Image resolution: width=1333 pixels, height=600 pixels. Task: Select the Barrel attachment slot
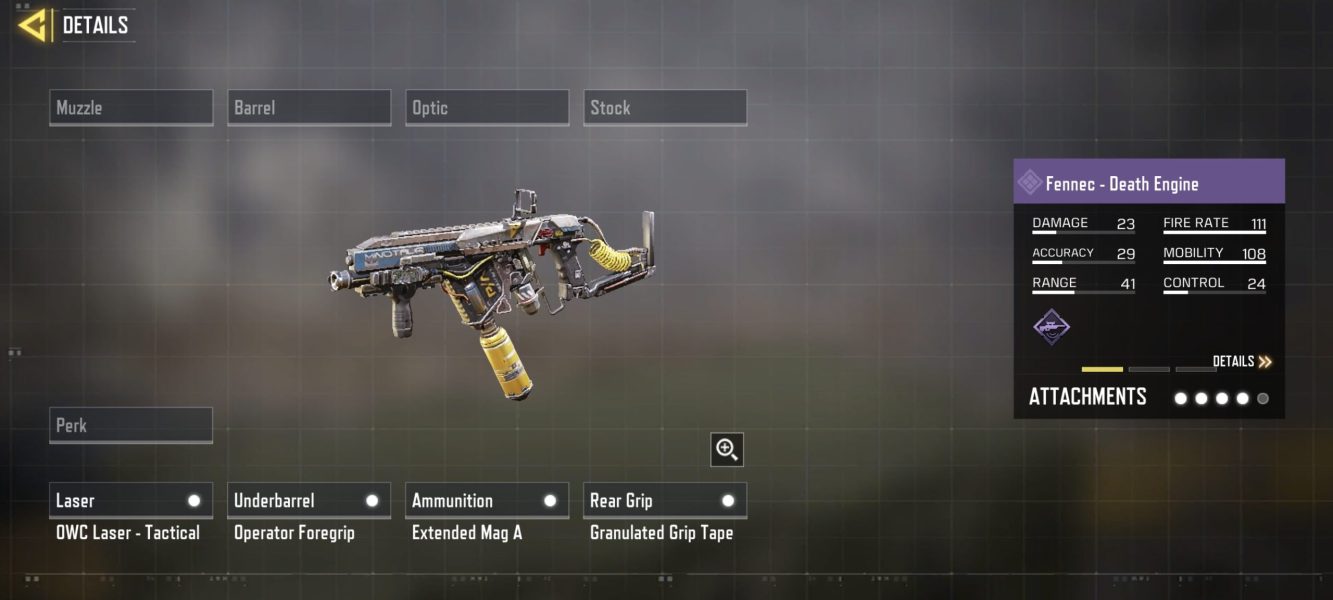pos(309,108)
